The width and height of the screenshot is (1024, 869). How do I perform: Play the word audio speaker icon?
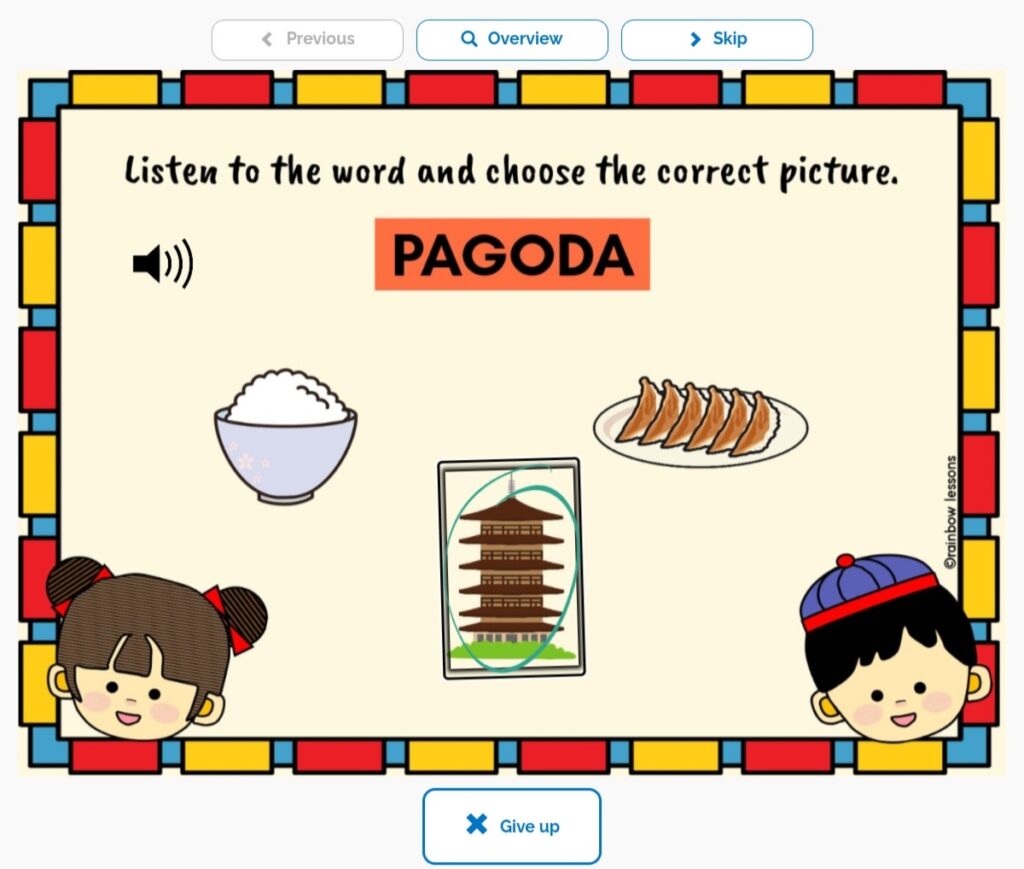[x=162, y=264]
